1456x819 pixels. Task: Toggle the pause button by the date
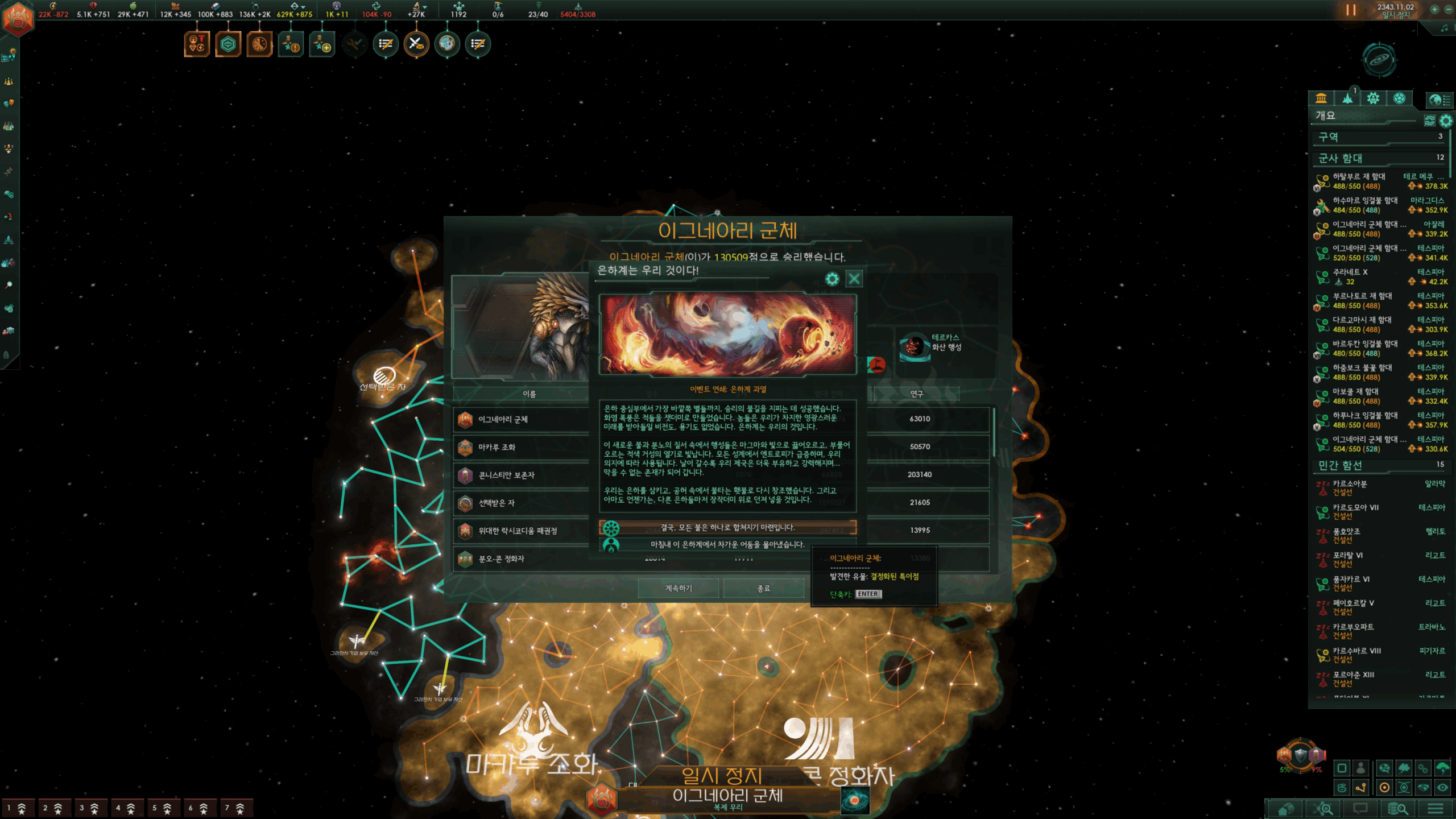1351,10
